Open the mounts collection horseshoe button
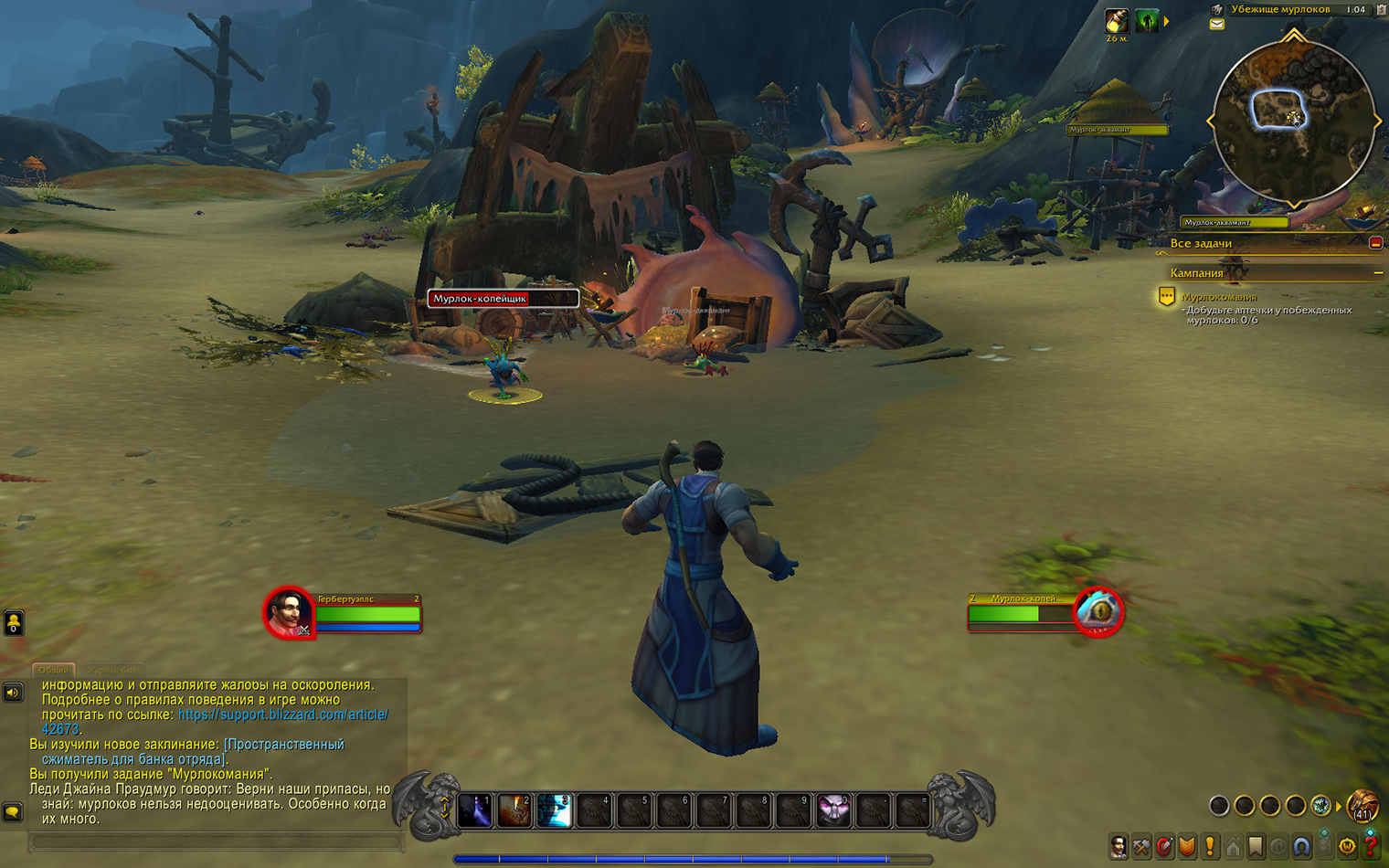Viewport: 1389px width, 868px height. 1301,847
